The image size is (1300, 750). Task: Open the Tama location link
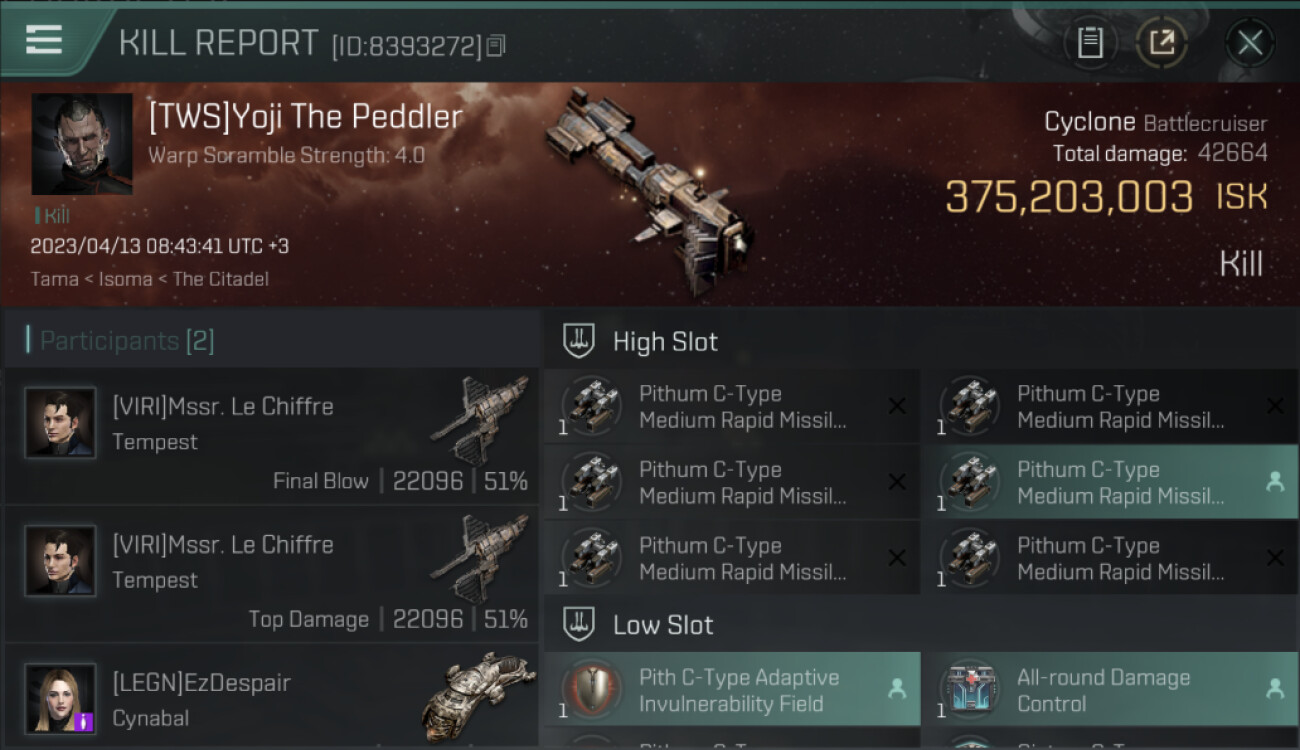(55, 279)
